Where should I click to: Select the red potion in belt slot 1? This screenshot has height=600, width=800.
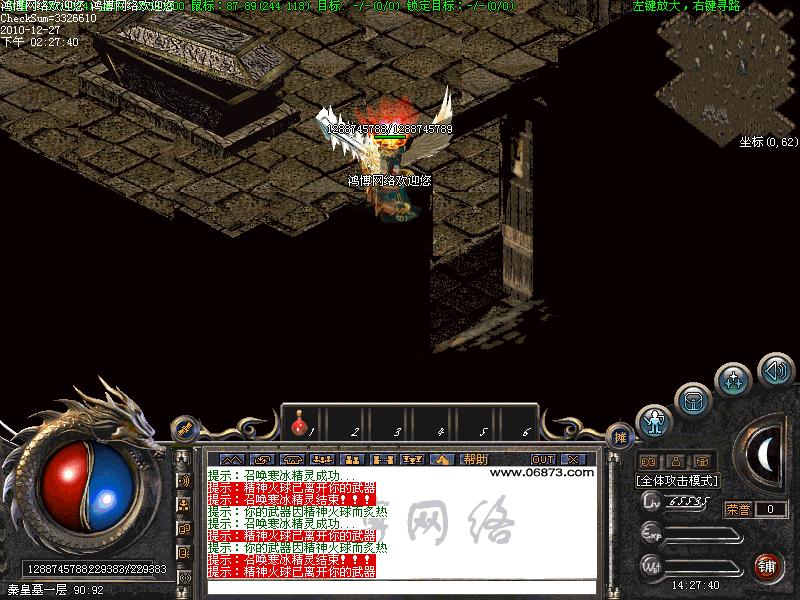pos(299,427)
